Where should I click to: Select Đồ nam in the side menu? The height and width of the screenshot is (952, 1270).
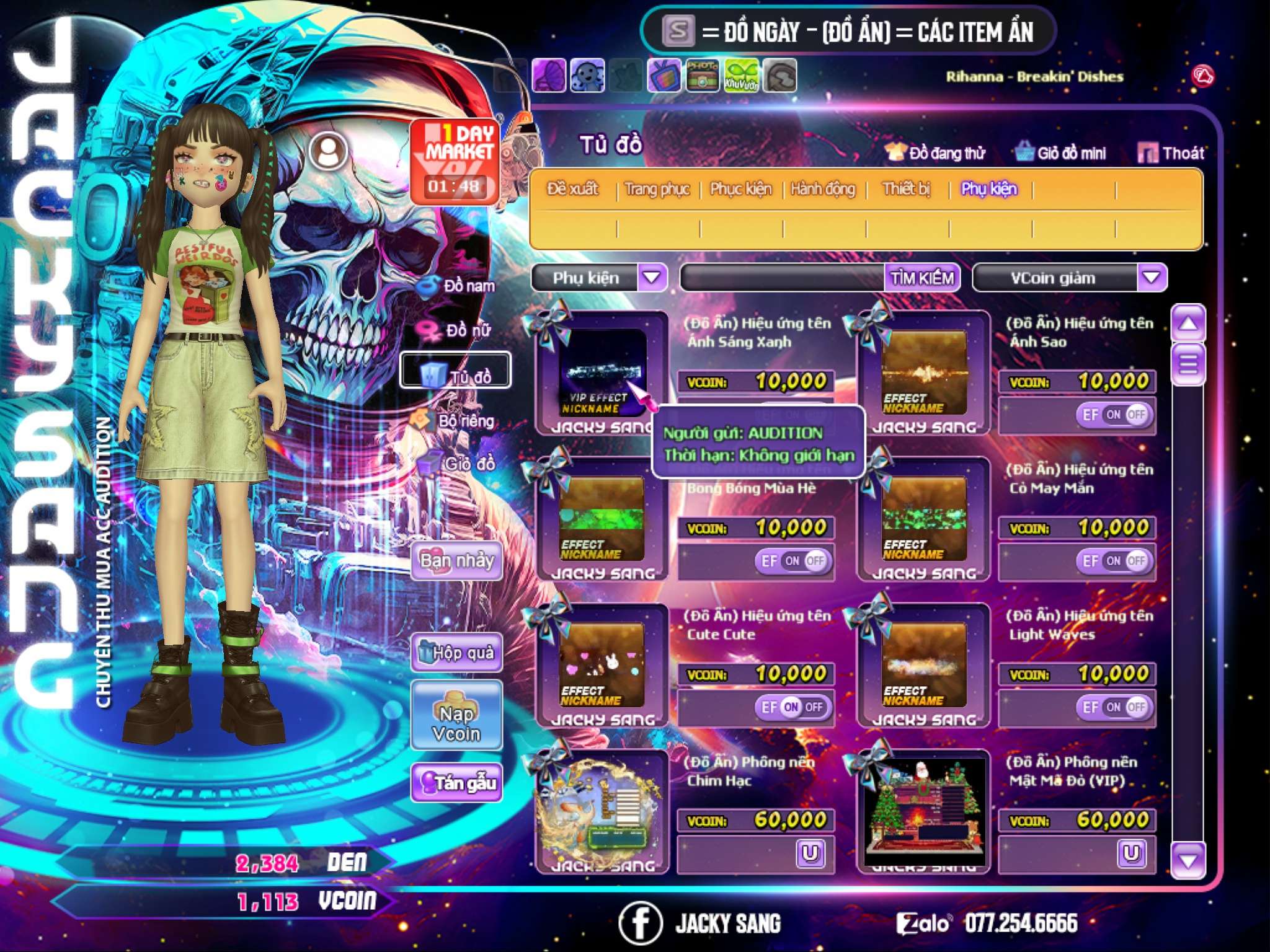pyautogui.click(x=459, y=286)
